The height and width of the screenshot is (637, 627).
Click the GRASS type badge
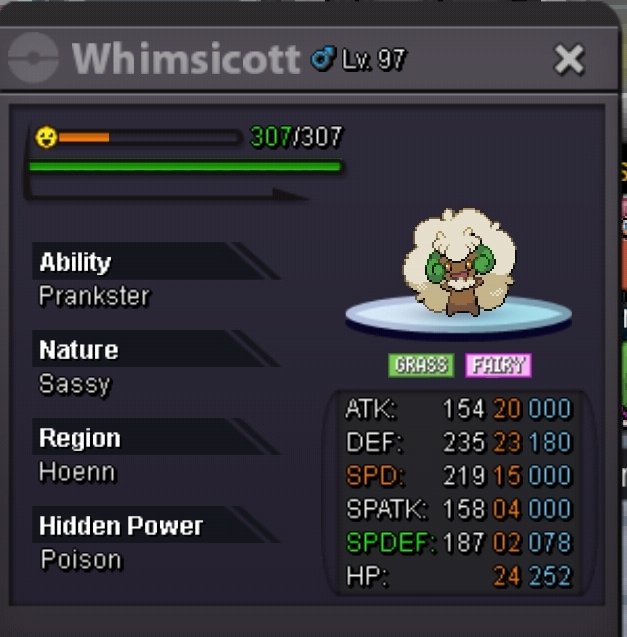coord(421,365)
